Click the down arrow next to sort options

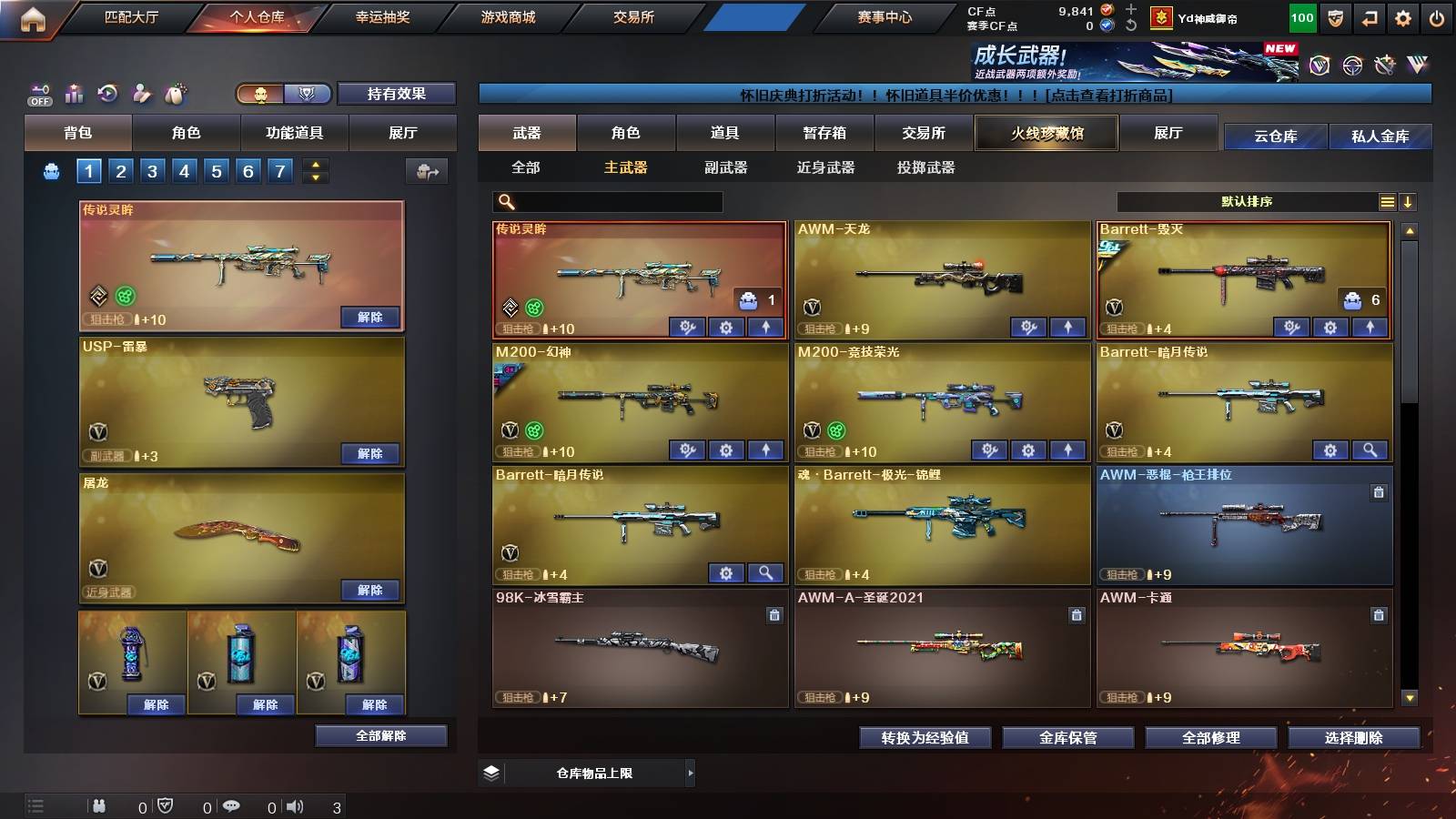click(x=1410, y=202)
